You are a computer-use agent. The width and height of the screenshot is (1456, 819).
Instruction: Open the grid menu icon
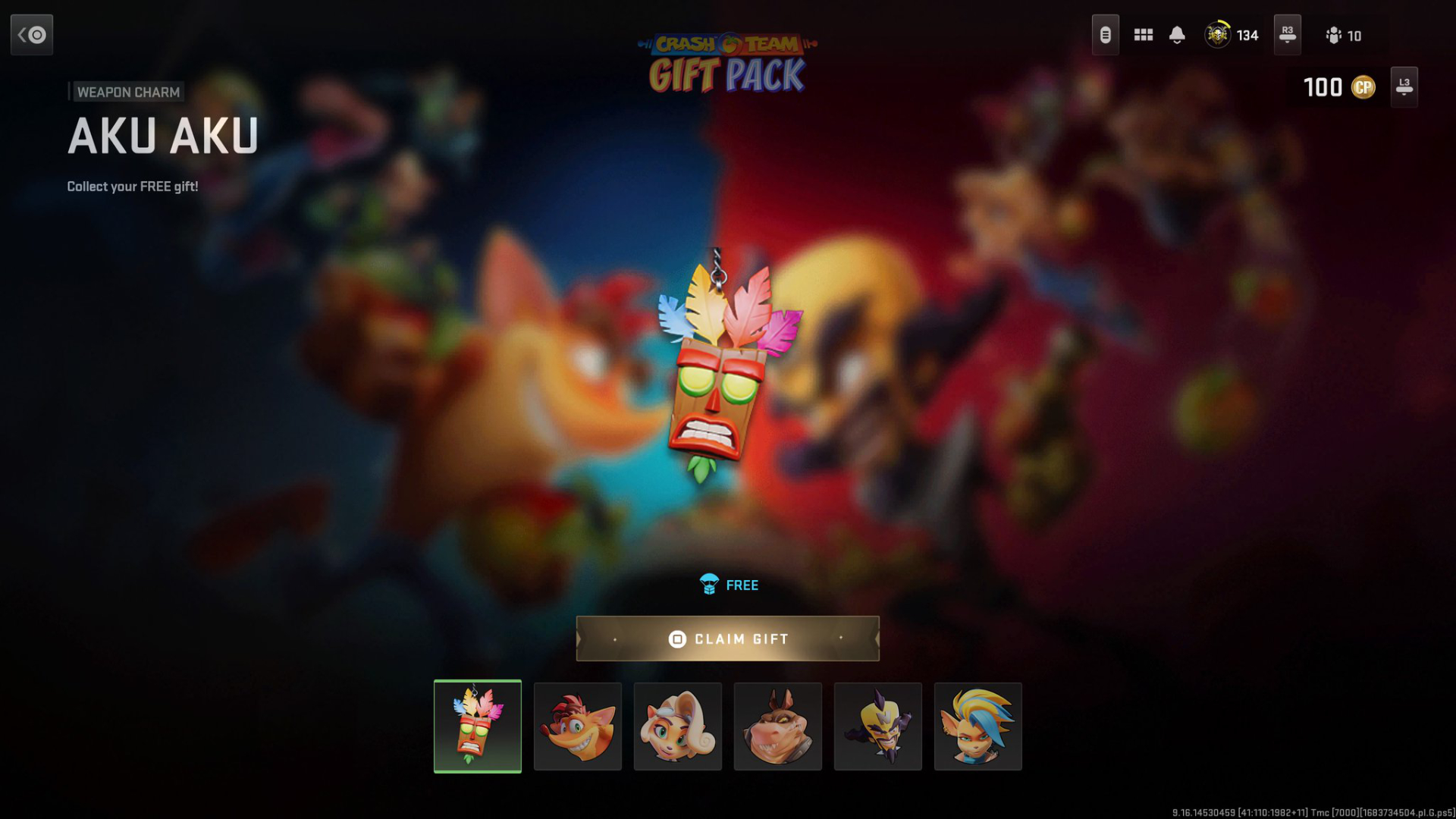tap(1144, 35)
